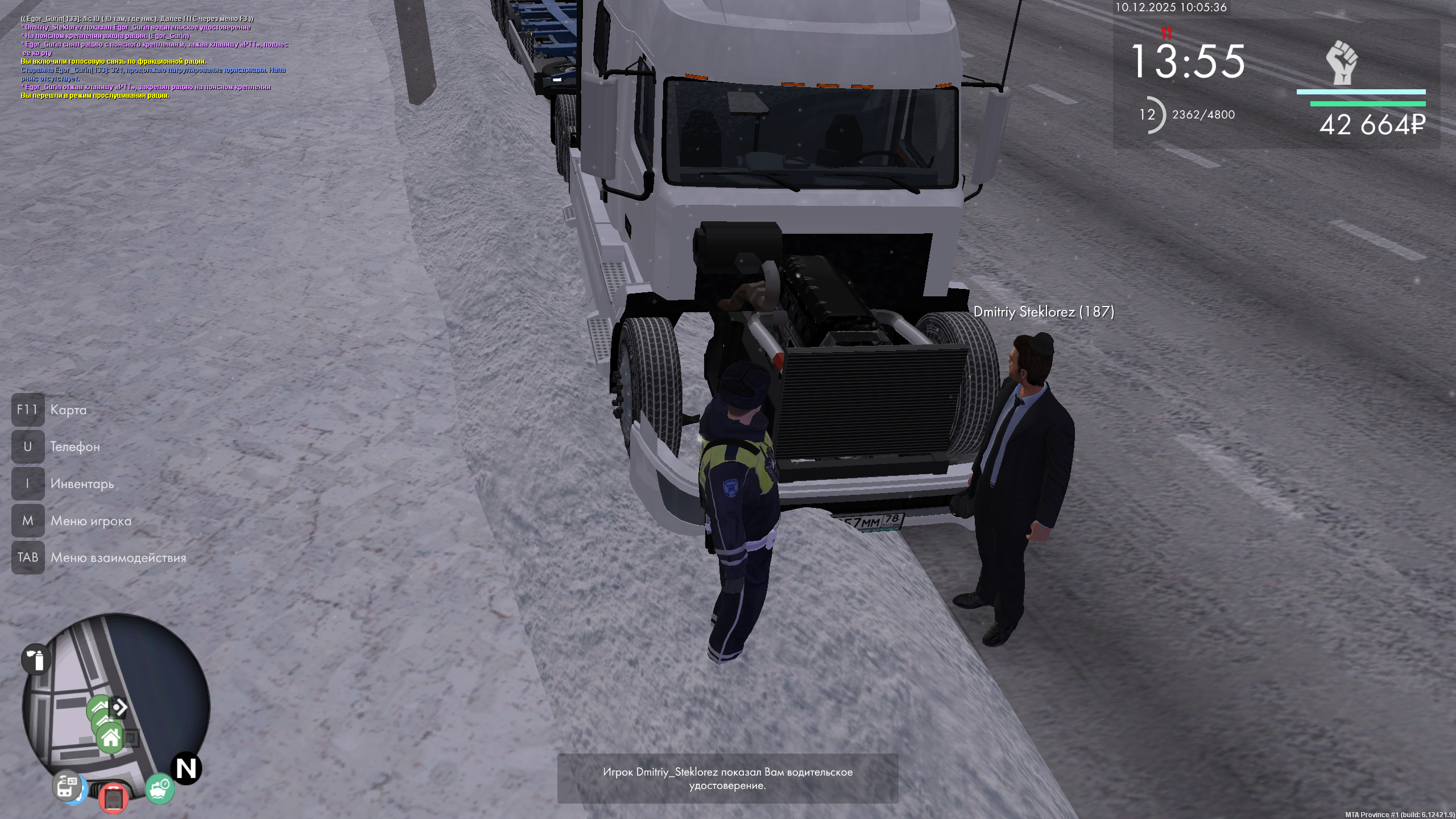Select the green house marker on minimap
This screenshot has height=819, width=1456.
110,738
